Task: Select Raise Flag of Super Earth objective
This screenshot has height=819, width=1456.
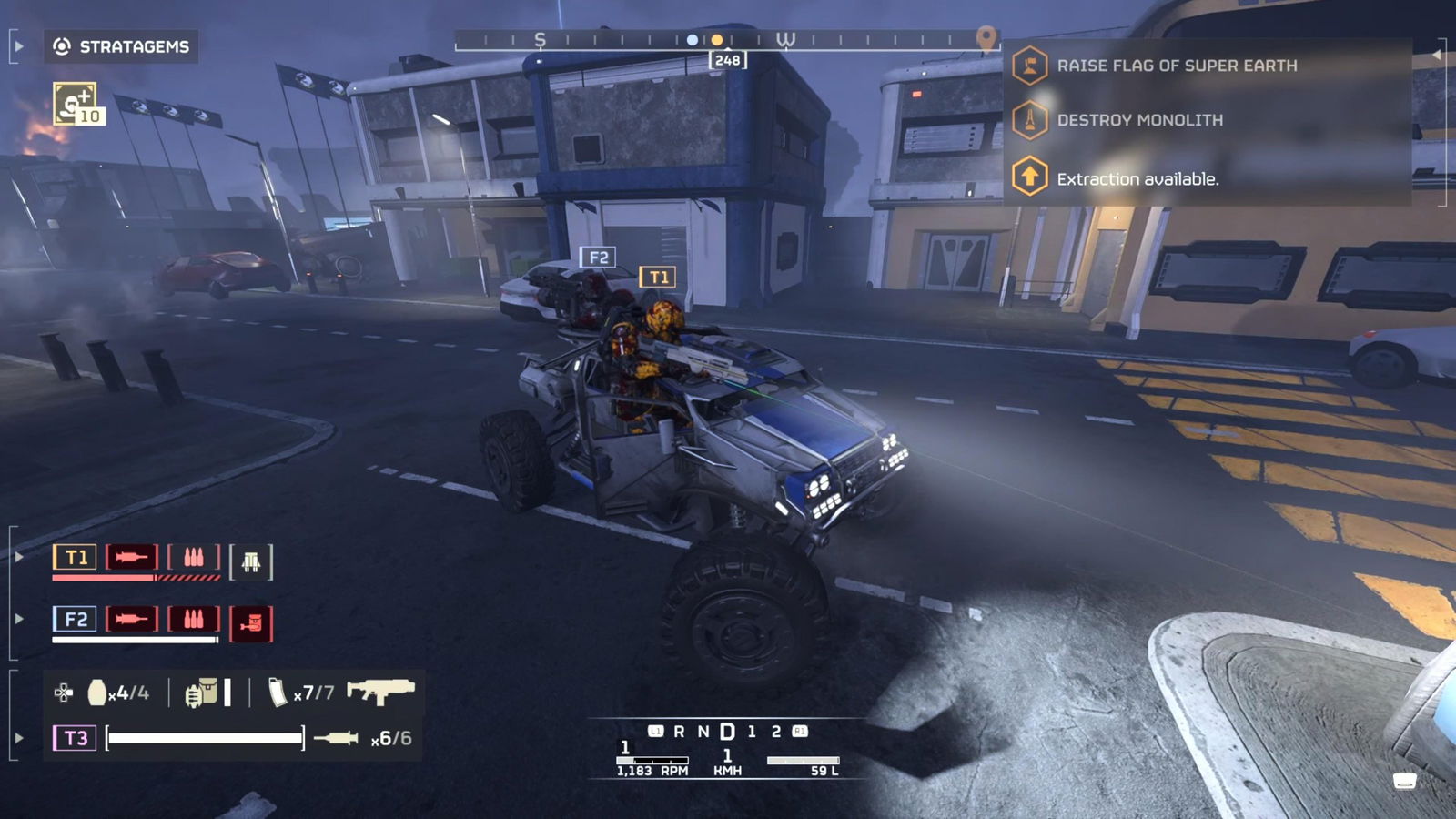Action: point(1176,66)
